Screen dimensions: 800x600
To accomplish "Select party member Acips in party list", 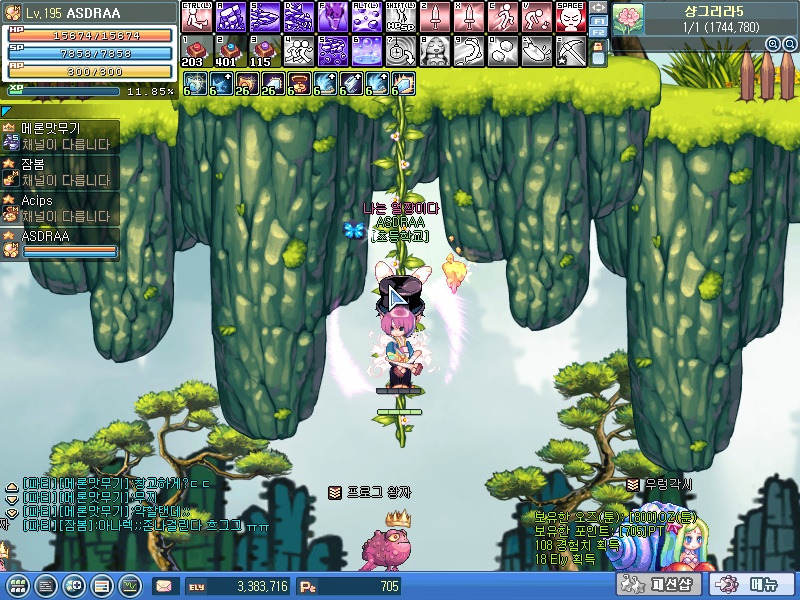I will [60, 207].
